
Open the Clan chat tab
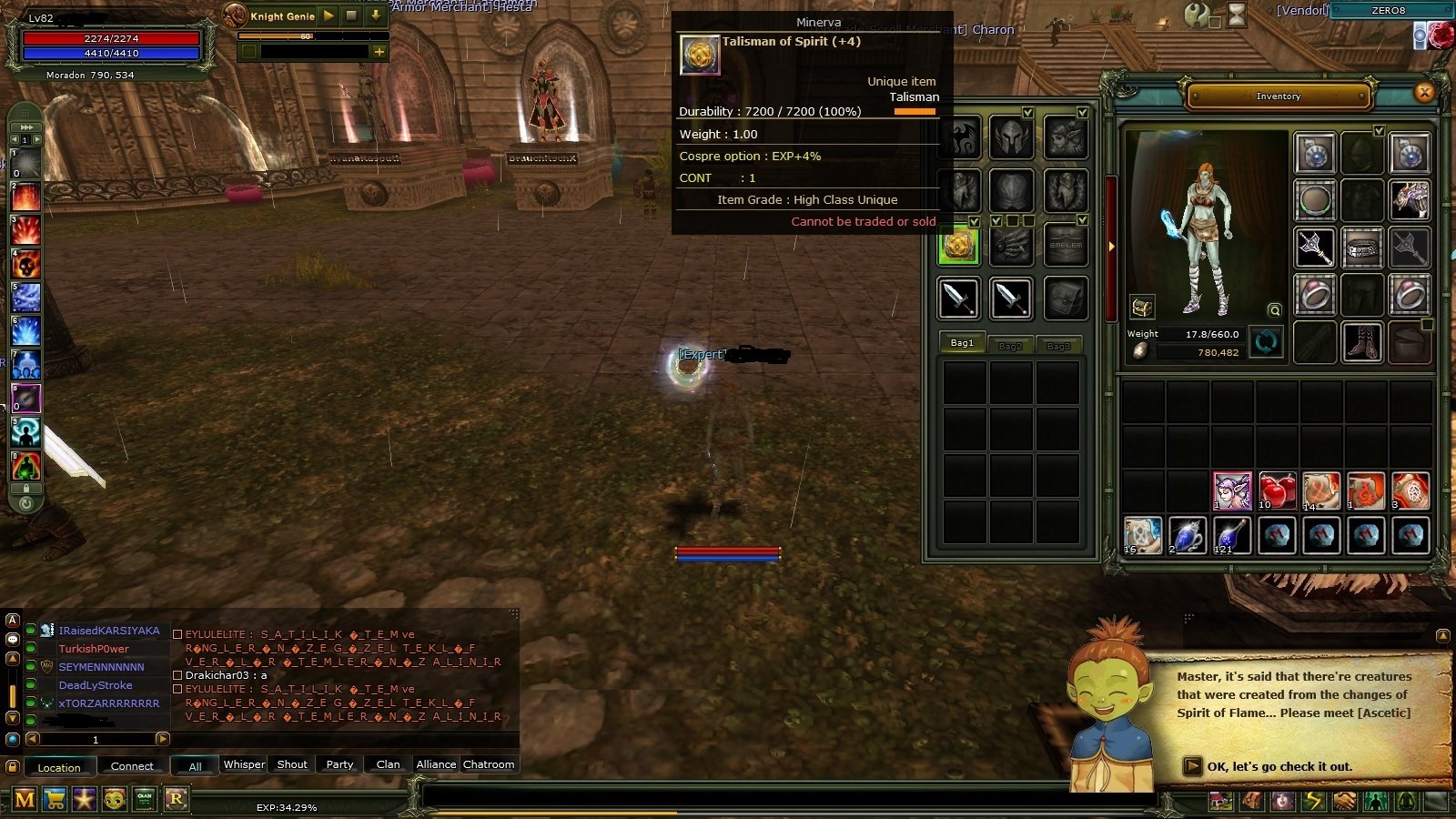tap(388, 764)
